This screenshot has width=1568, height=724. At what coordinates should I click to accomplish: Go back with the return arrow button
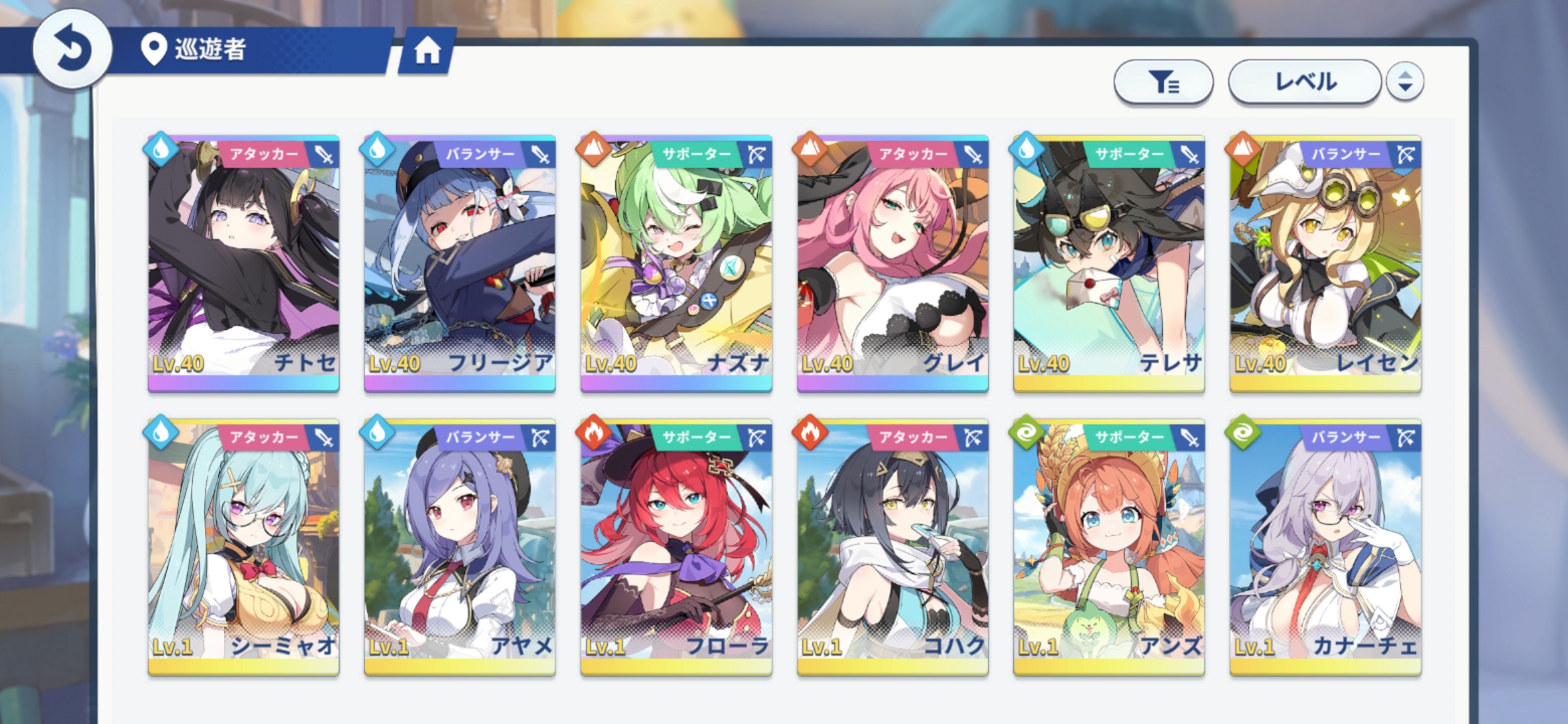pyautogui.click(x=72, y=49)
